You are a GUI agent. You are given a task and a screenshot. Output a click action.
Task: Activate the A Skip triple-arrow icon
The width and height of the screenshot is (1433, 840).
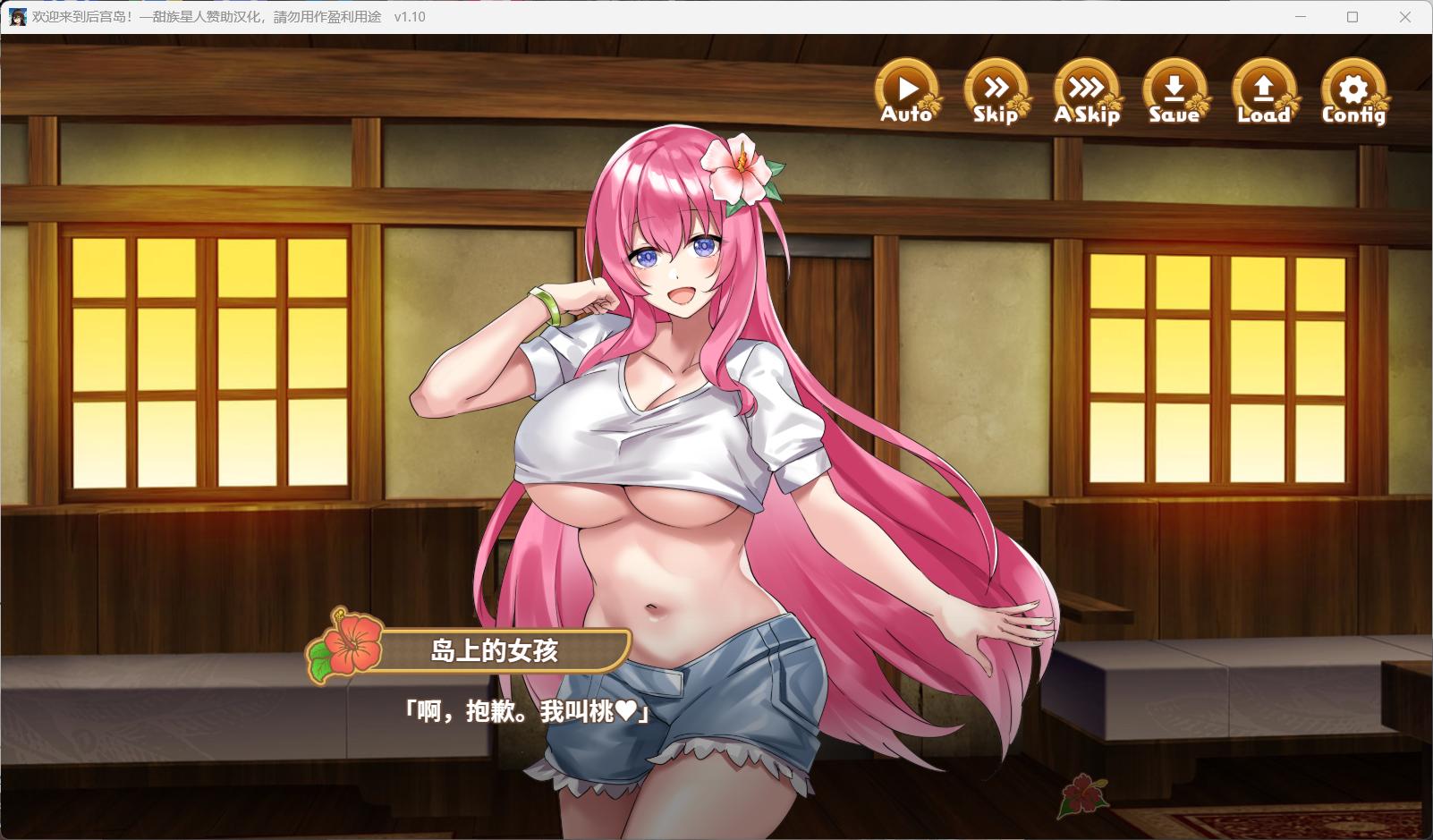point(1087,89)
